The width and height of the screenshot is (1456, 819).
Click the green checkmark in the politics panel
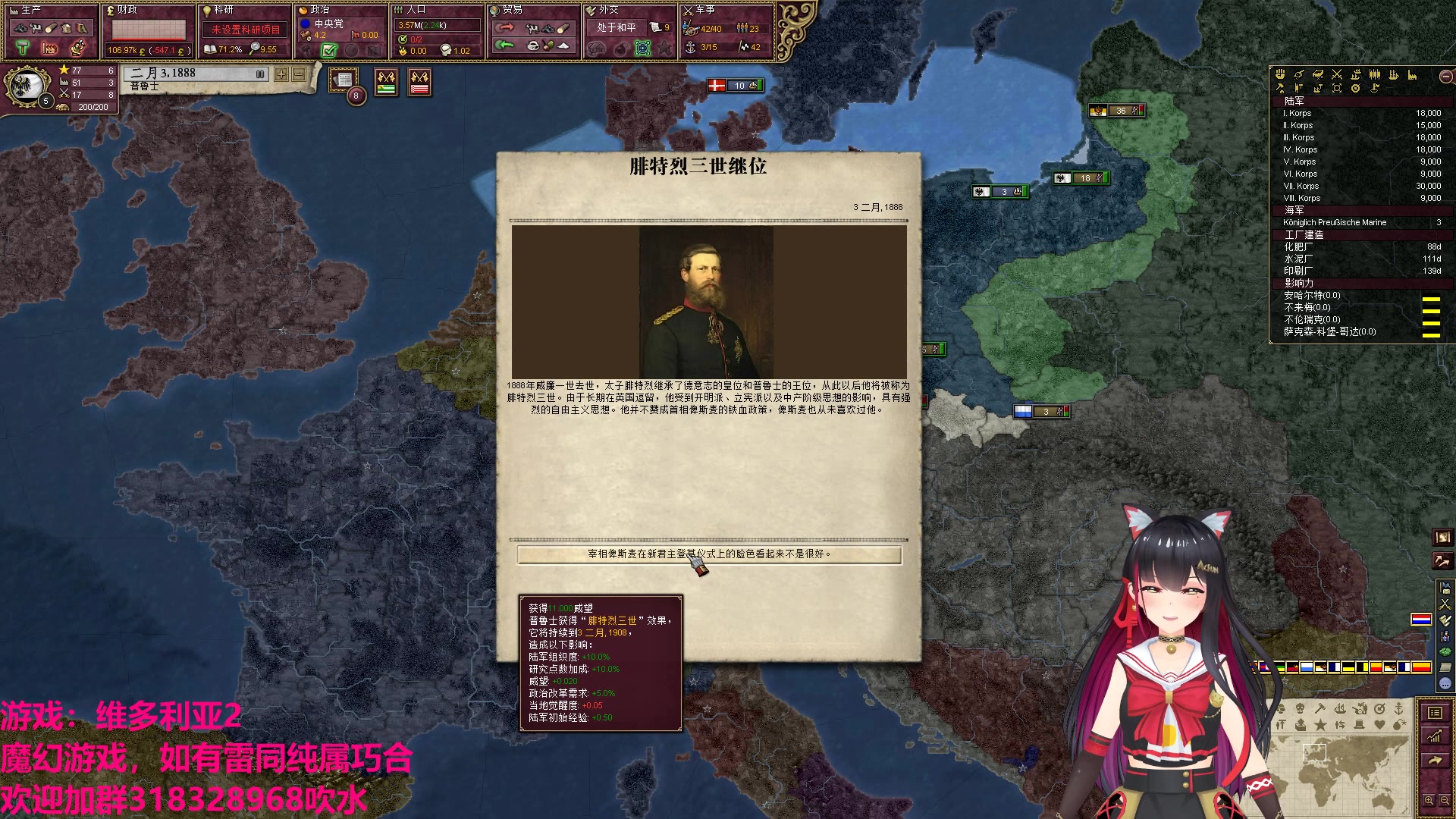point(328,52)
